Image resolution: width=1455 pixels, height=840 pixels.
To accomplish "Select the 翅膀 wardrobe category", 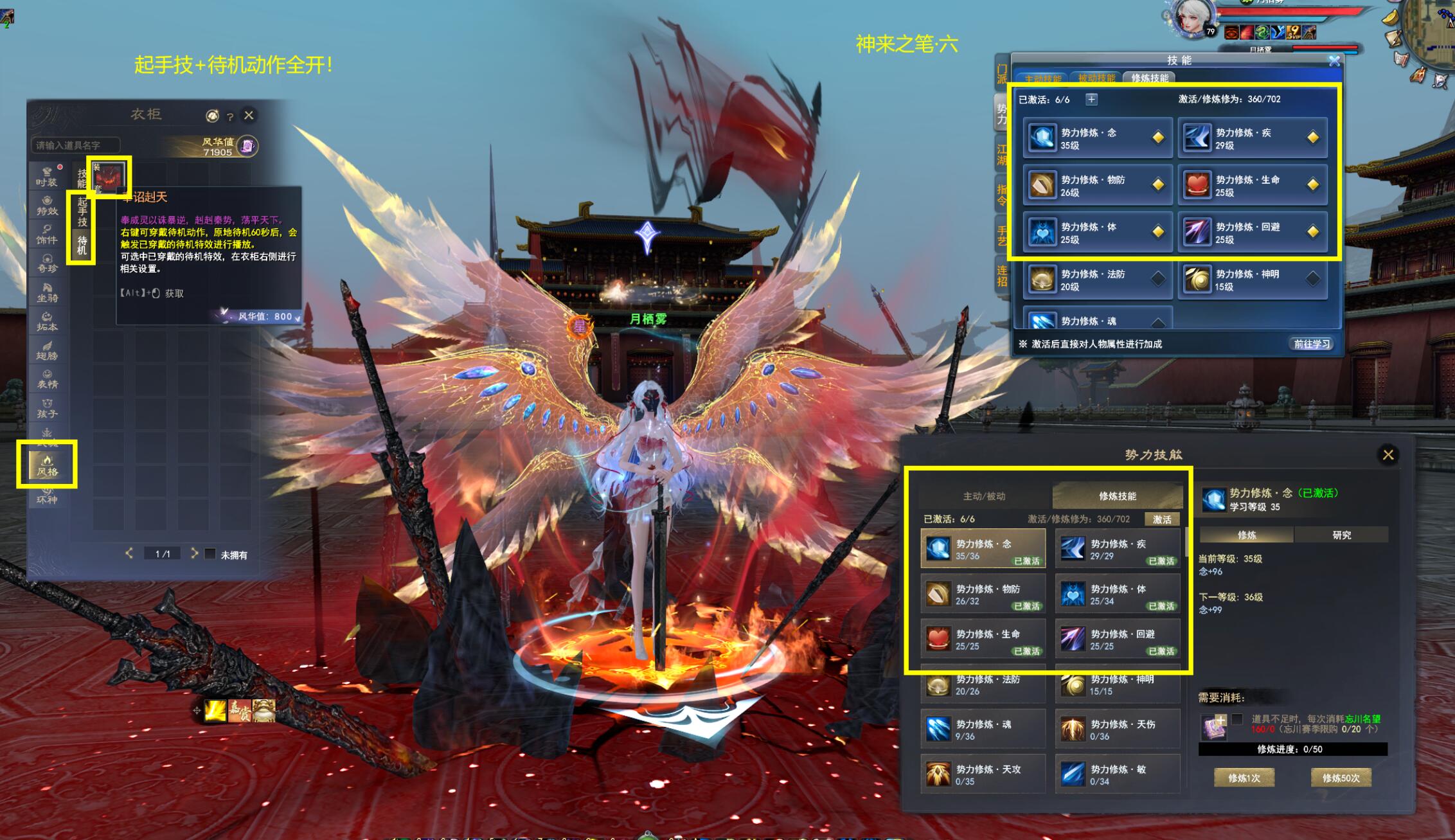I will (x=47, y=350).
